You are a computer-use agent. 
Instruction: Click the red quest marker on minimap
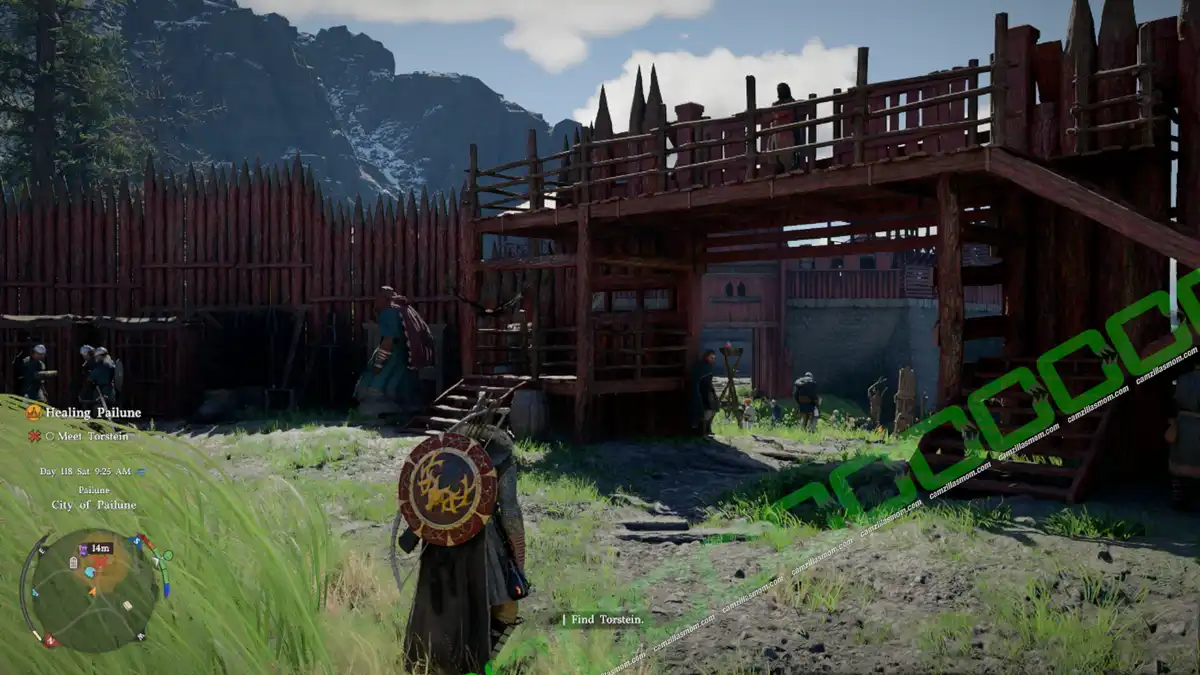tap(101, 562)
